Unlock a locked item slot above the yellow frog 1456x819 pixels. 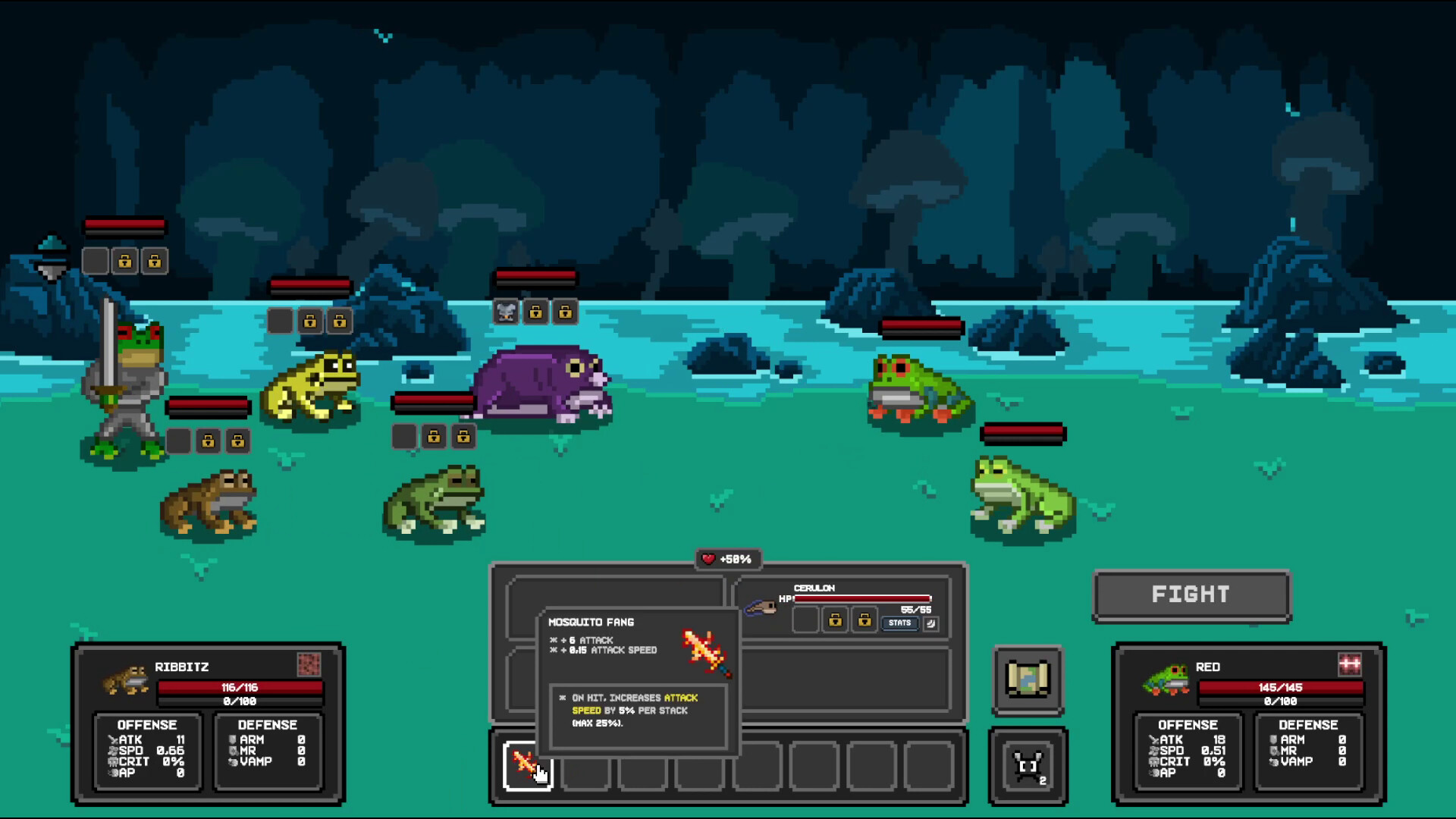pyautogui.click(x=311, y=321)
